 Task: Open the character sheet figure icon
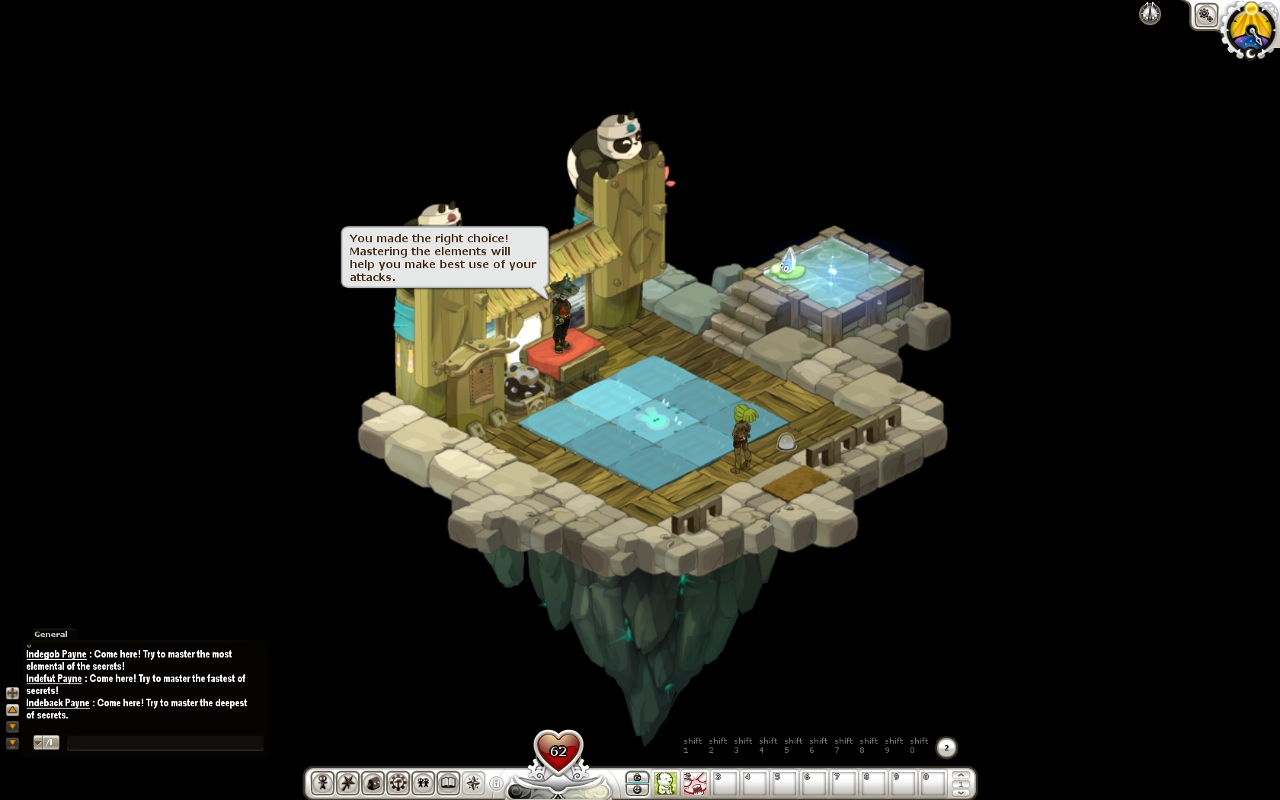pos(322,783)
